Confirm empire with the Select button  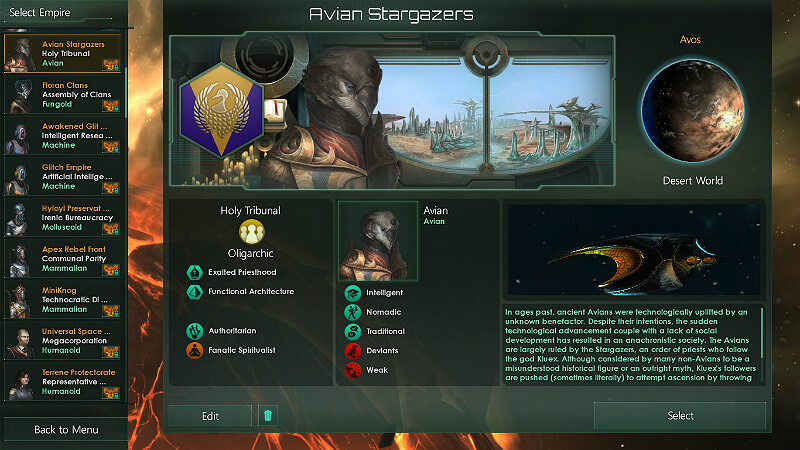point(680,416)
